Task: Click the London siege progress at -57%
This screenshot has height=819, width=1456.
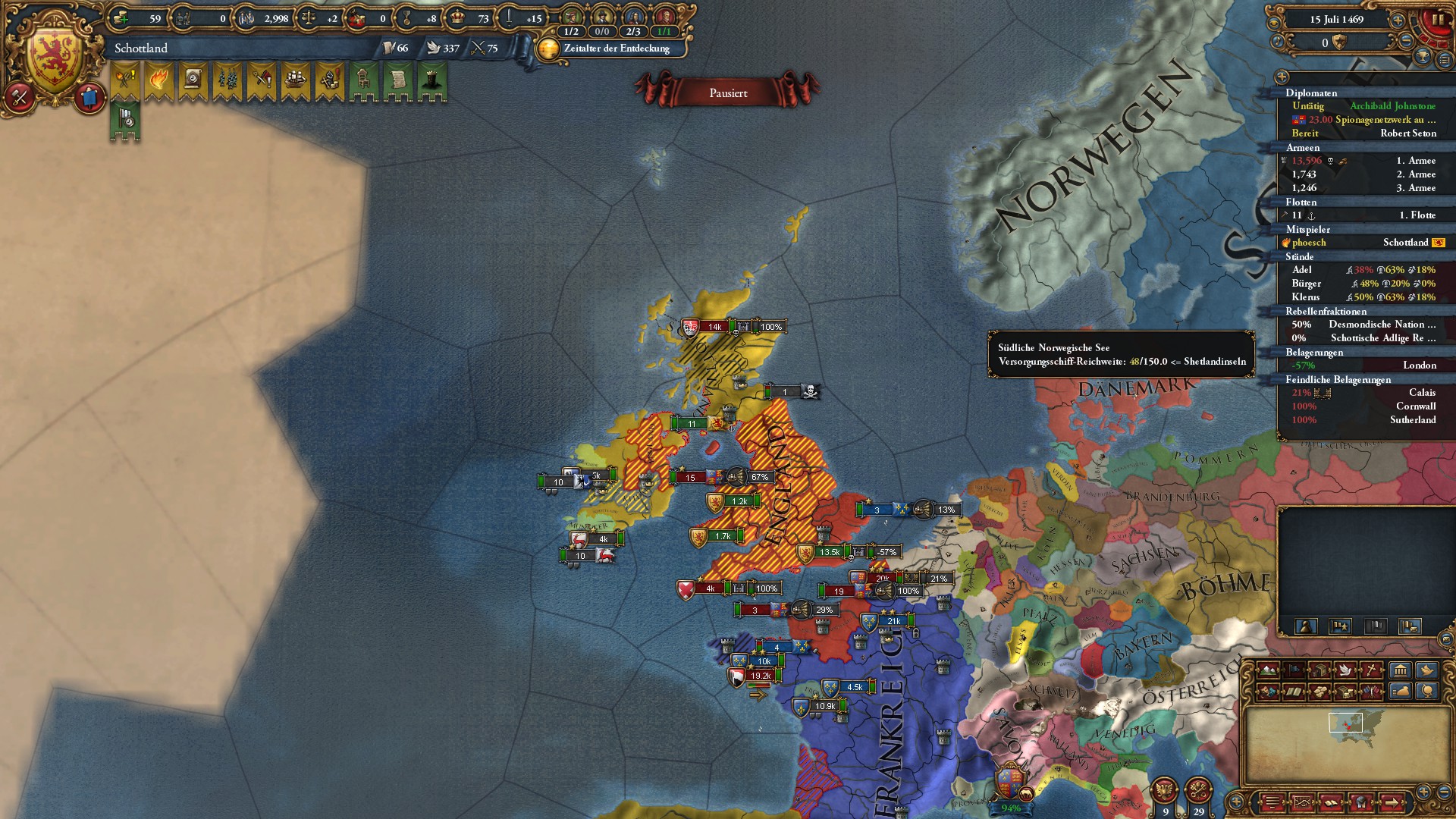Action: pyautogui.click(x=1365, y=365)
